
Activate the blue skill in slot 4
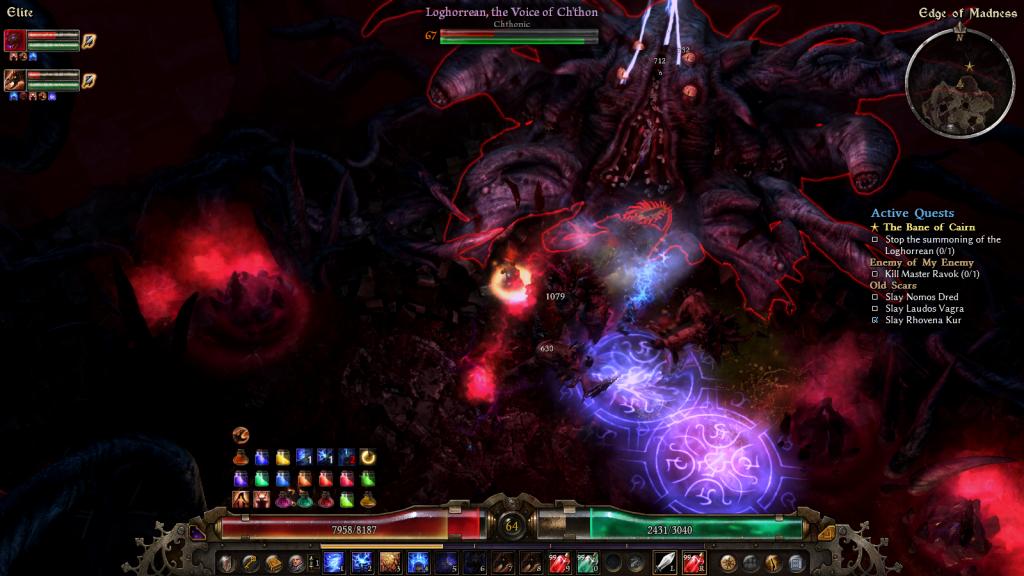[417, 562]
